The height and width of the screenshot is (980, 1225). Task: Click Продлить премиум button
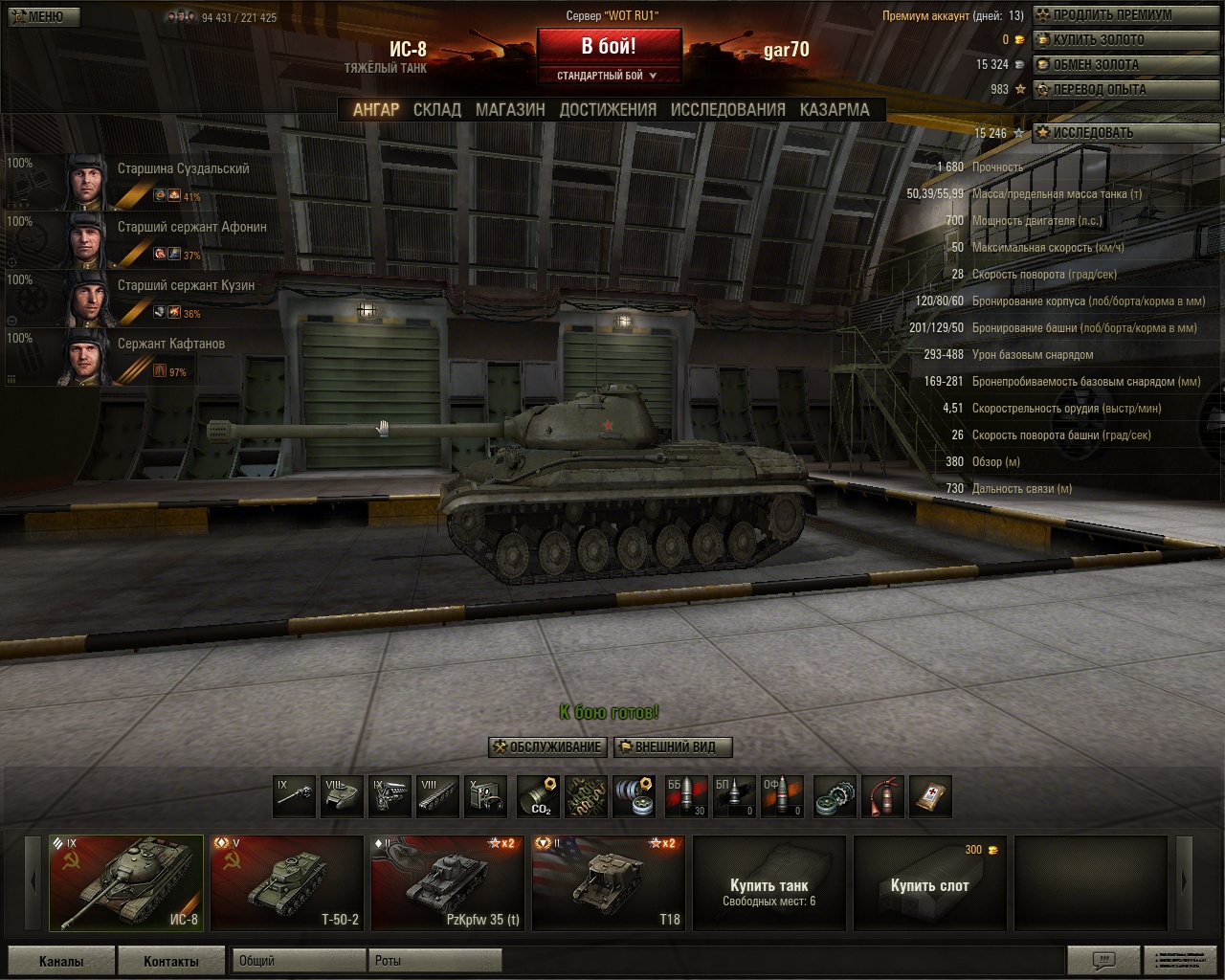tap(1112, 15)
